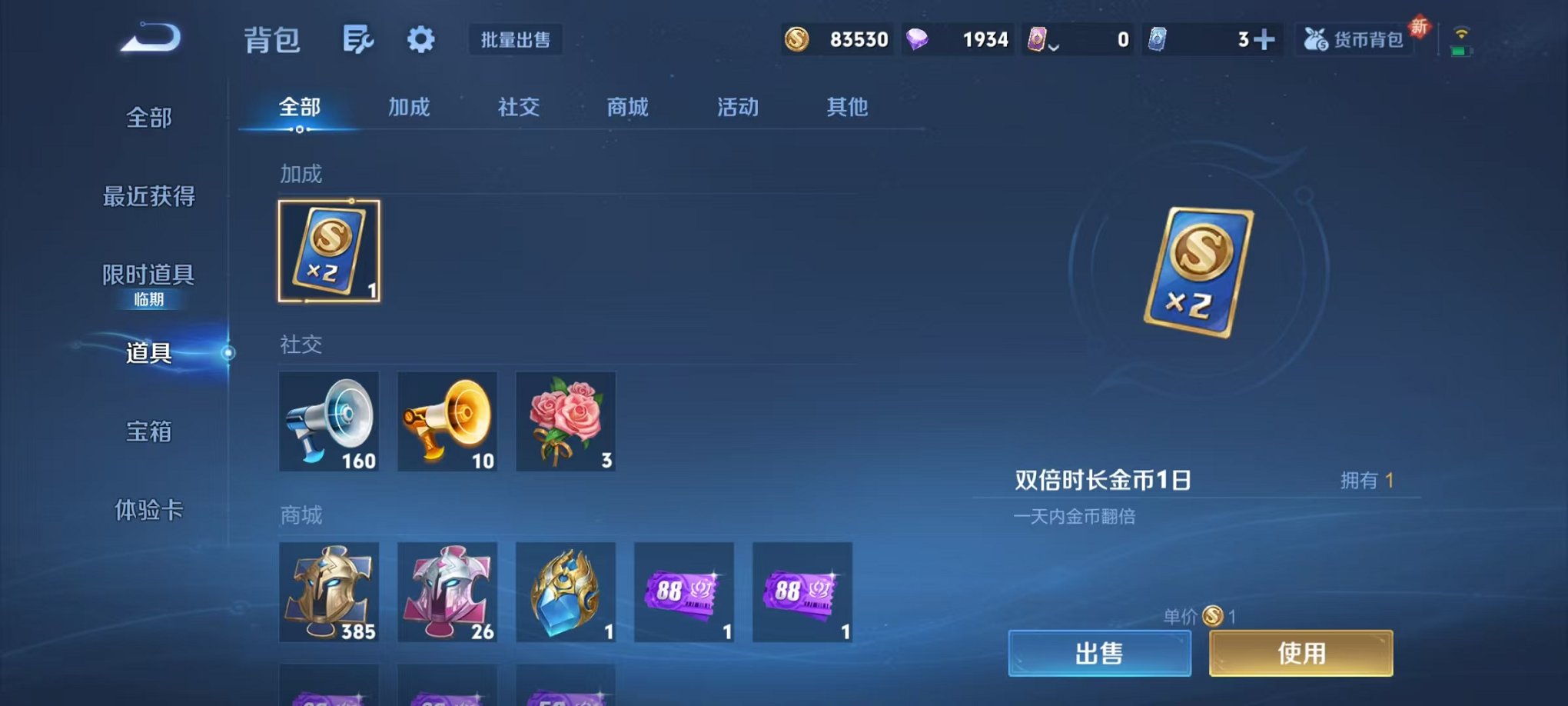Select the silver megaphone item with count 160
Screen dimensions: 1568x706
click(330, 421)
